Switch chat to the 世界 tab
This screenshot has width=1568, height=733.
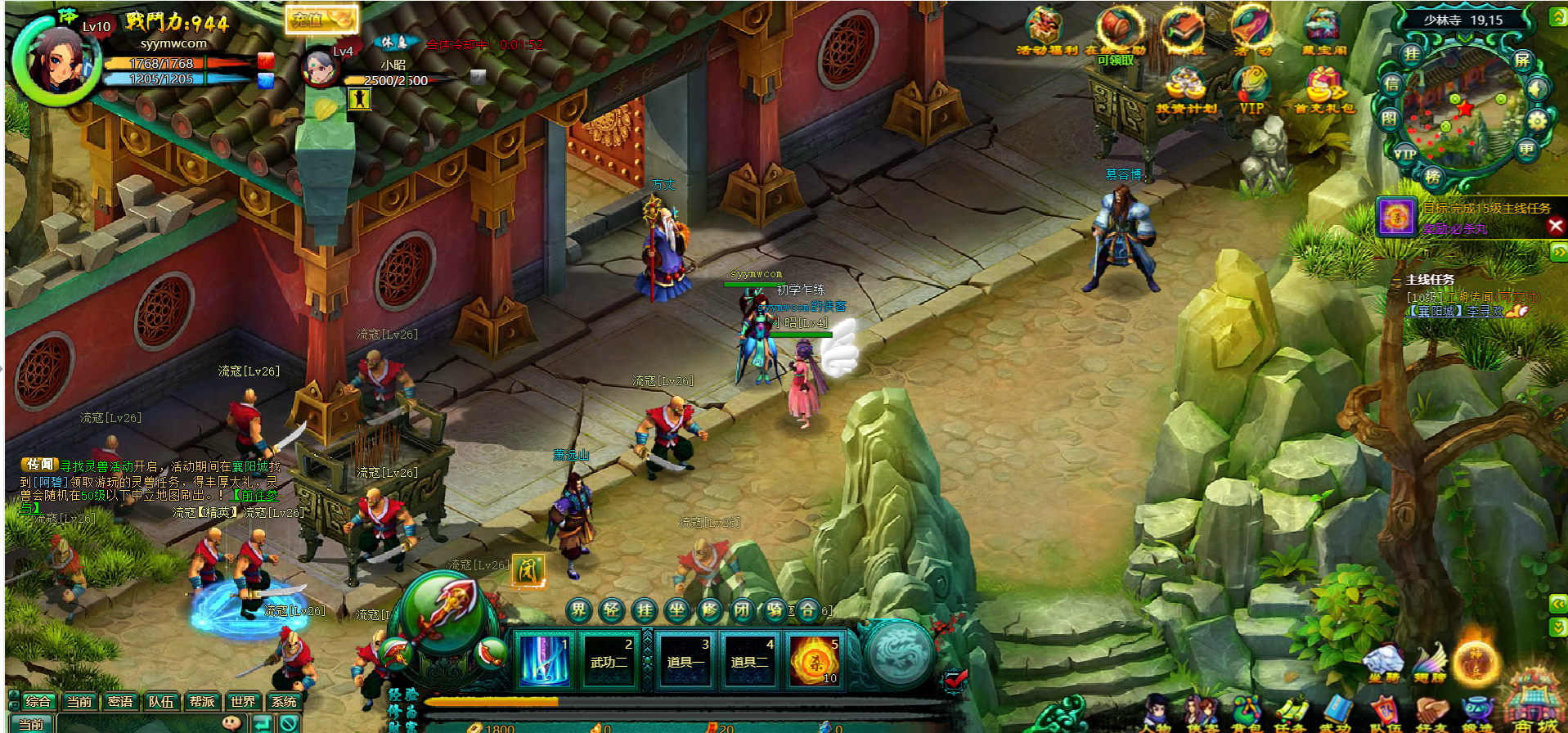click(242, 701)
